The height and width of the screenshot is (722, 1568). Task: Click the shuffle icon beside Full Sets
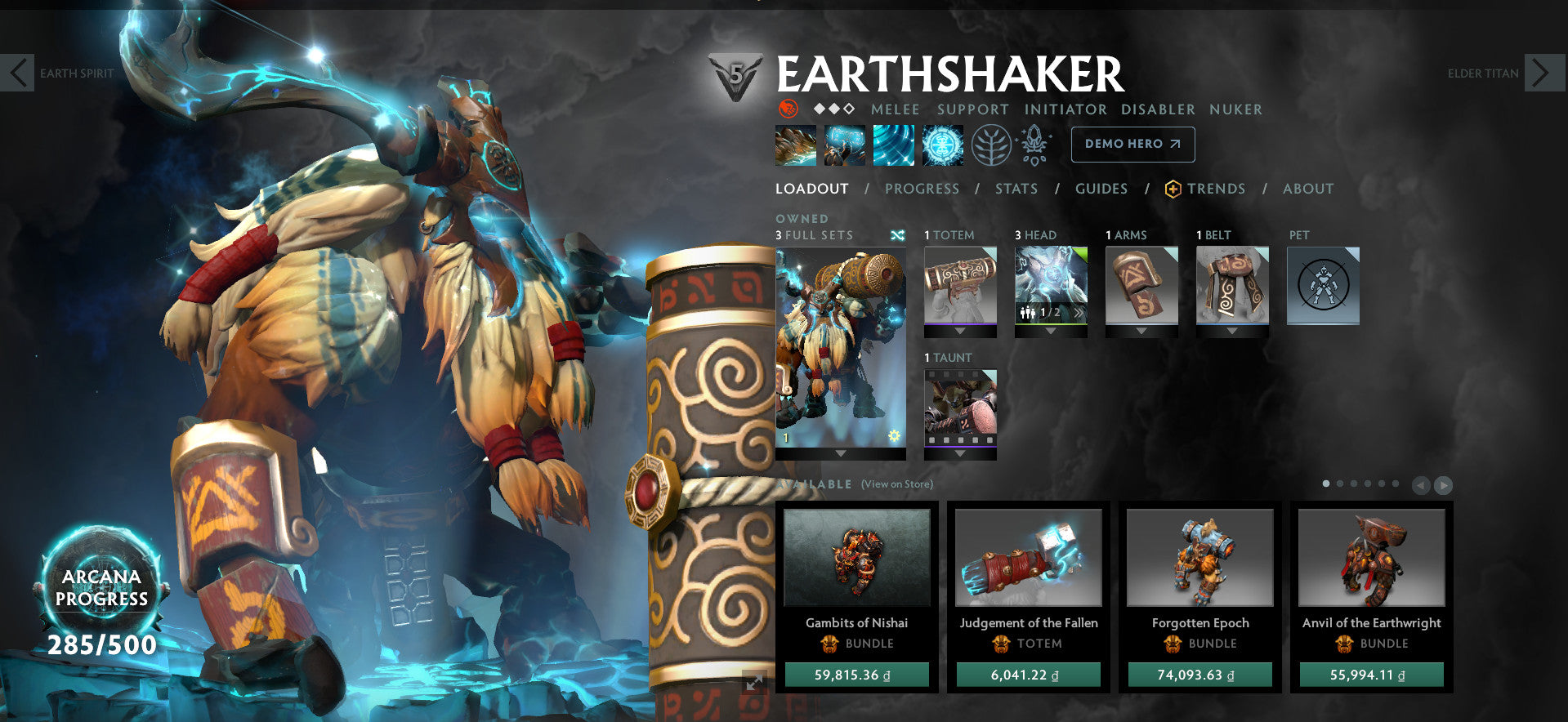point(896,234)
